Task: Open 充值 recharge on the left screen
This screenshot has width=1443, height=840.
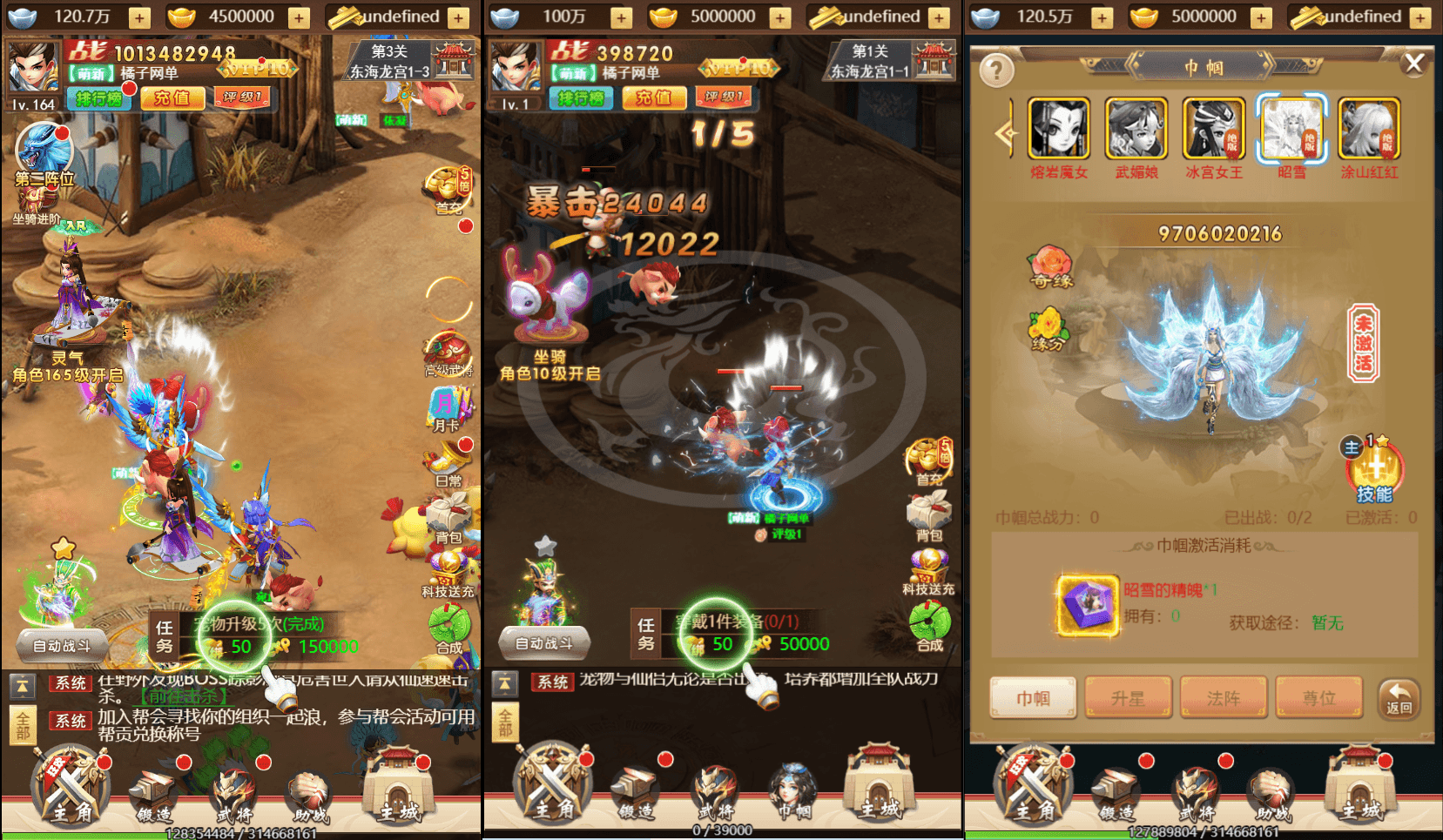Action: [x=172, y=98]
